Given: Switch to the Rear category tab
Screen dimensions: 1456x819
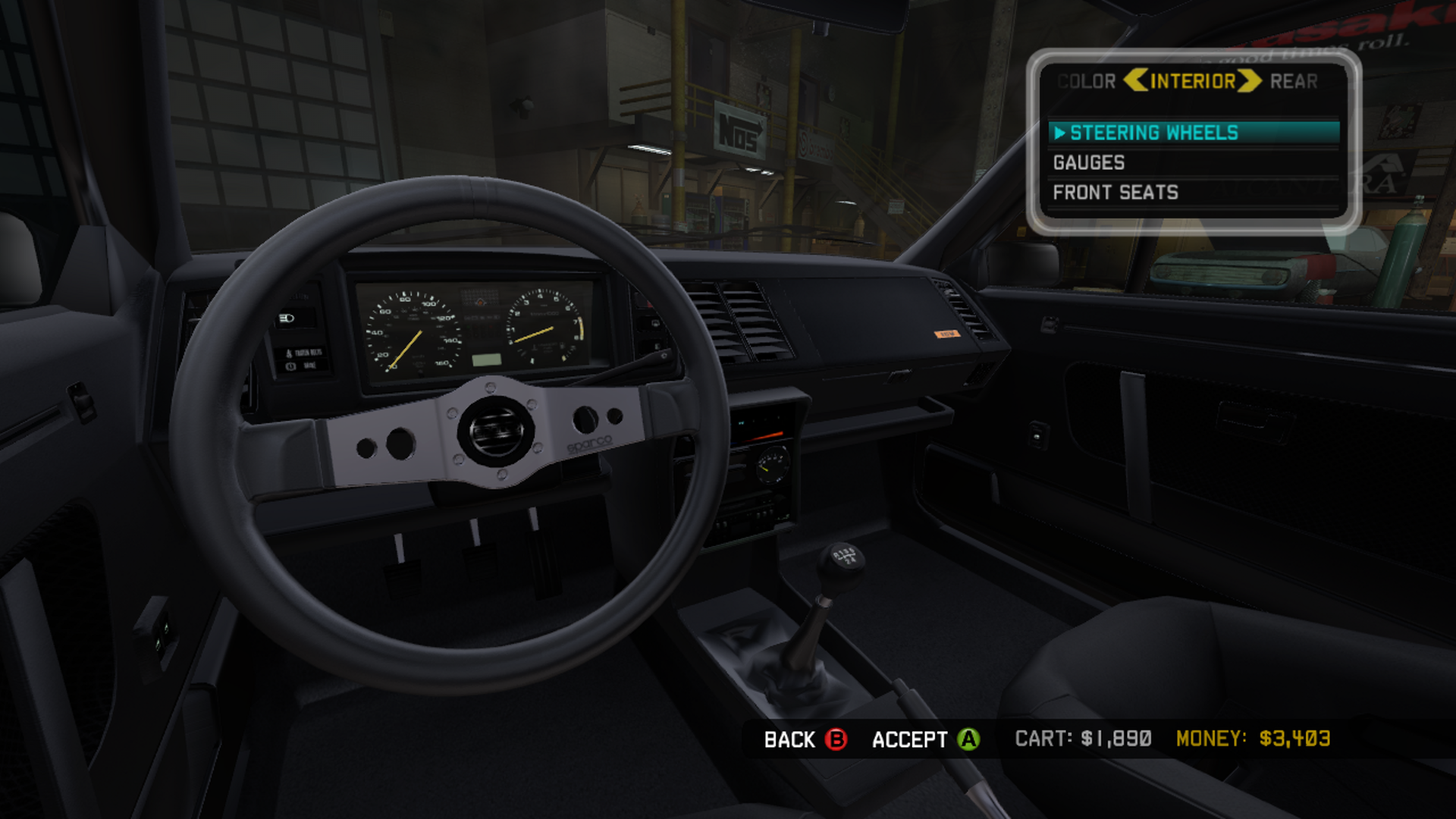Looking at the screenshot, I should 1294,81.
